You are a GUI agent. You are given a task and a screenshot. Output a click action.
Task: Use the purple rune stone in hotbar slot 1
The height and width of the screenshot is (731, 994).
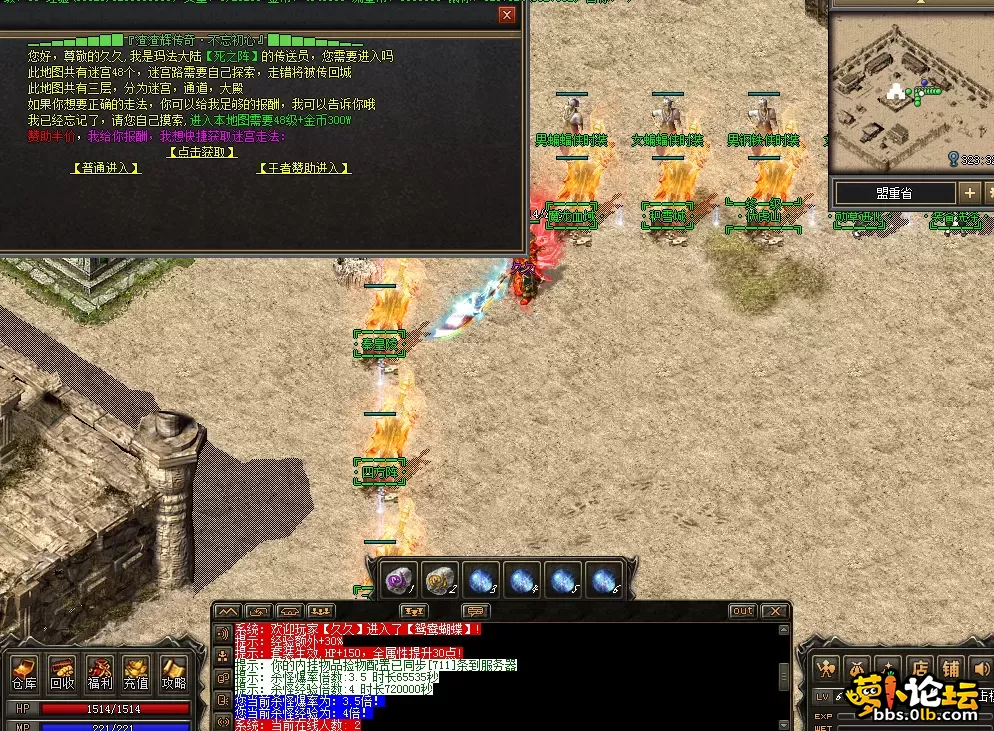(401, 579)
